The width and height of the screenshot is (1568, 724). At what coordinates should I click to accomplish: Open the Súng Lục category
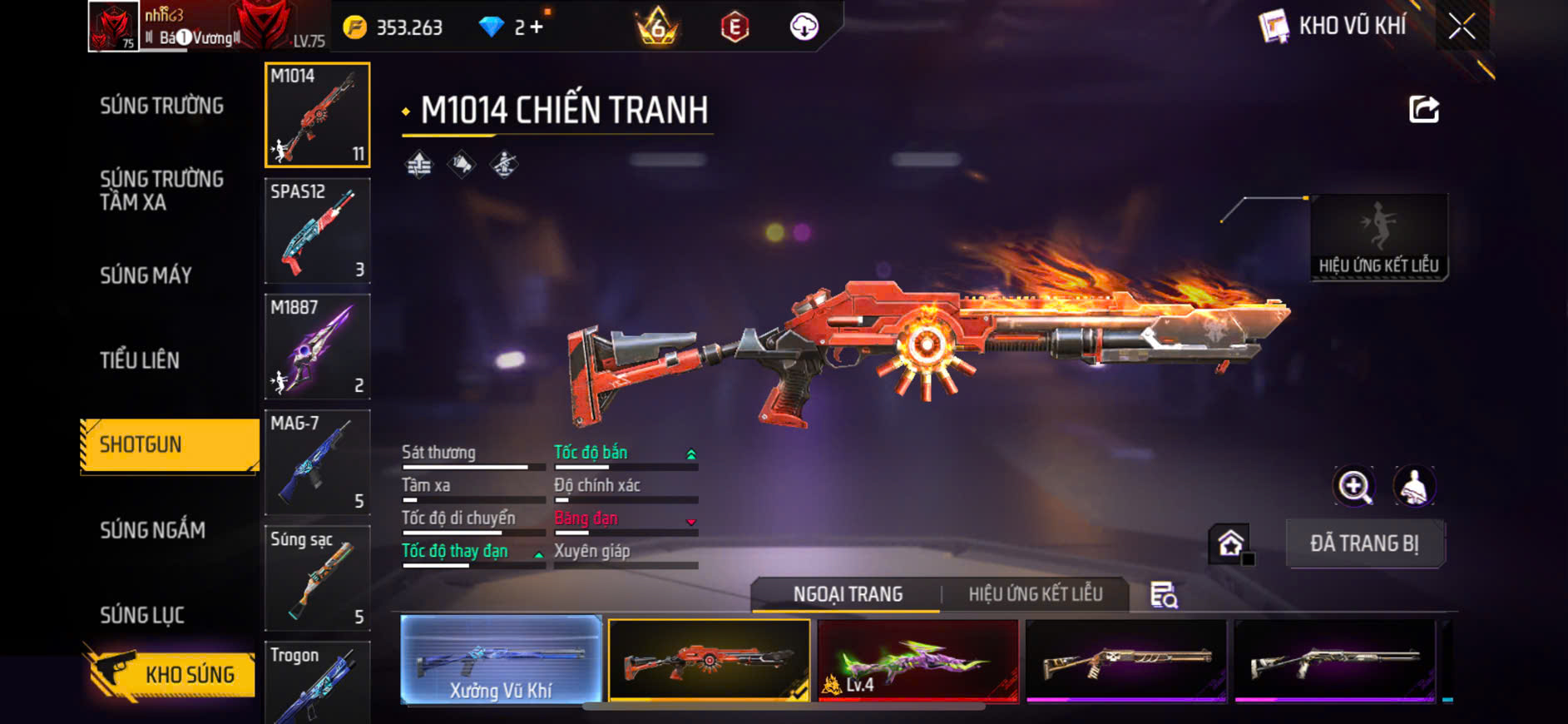(142, 615)
